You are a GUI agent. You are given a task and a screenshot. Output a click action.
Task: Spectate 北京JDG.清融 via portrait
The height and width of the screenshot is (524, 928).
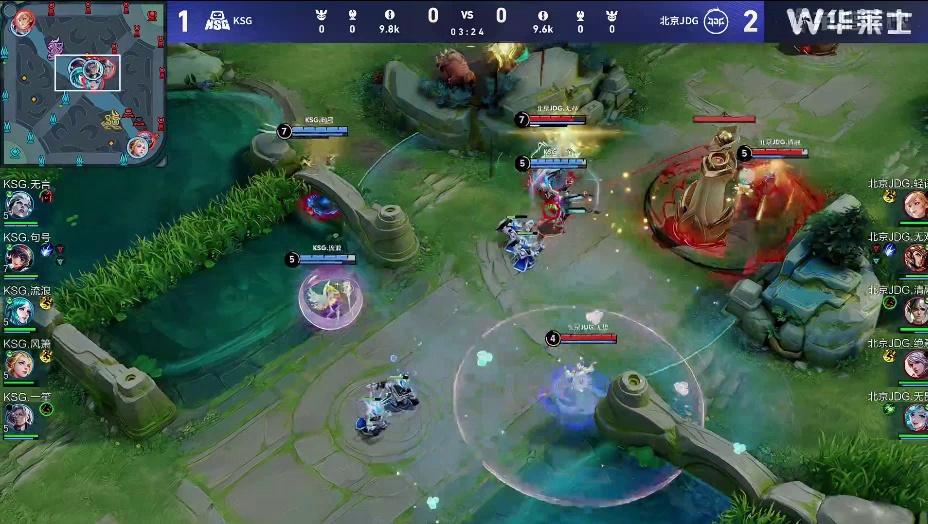pyautogui.click(x=914, y=311)
